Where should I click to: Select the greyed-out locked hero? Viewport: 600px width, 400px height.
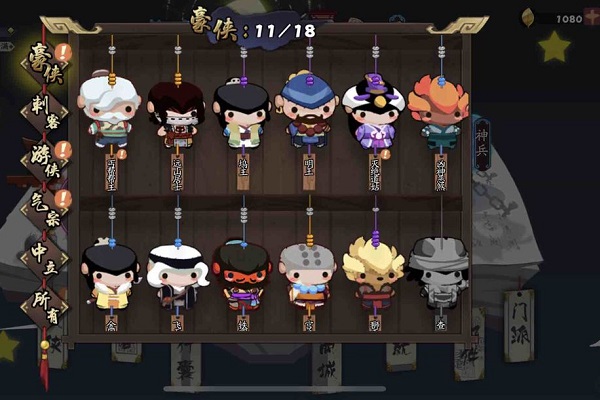click(x=439, y=270)
